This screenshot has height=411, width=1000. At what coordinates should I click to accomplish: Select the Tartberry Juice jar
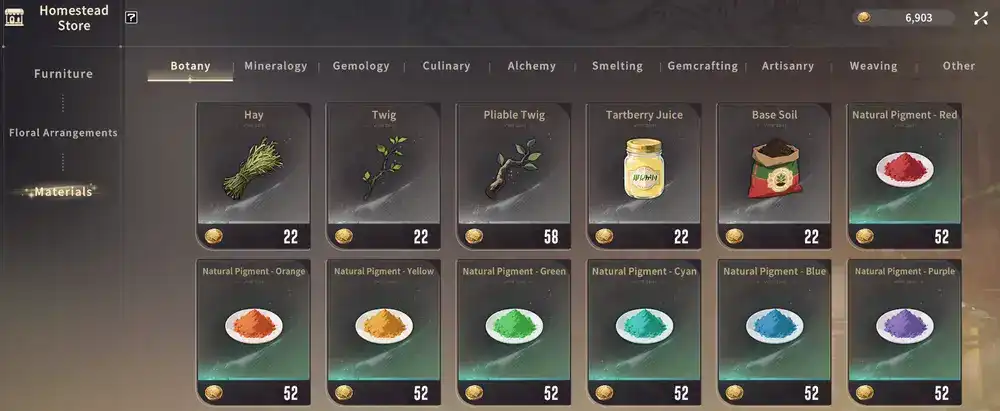coord(644,174)
